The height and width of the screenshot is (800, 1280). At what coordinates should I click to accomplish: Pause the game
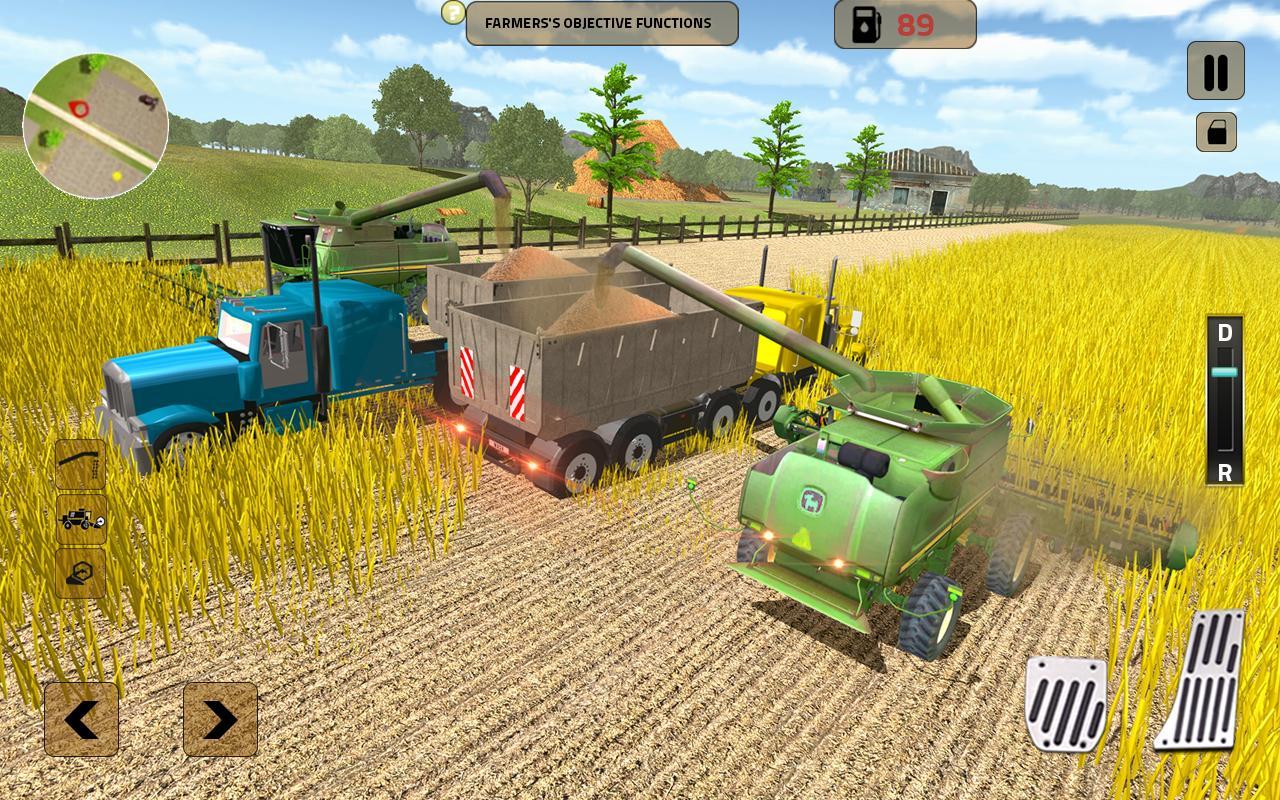click(x=1215, y=71)
